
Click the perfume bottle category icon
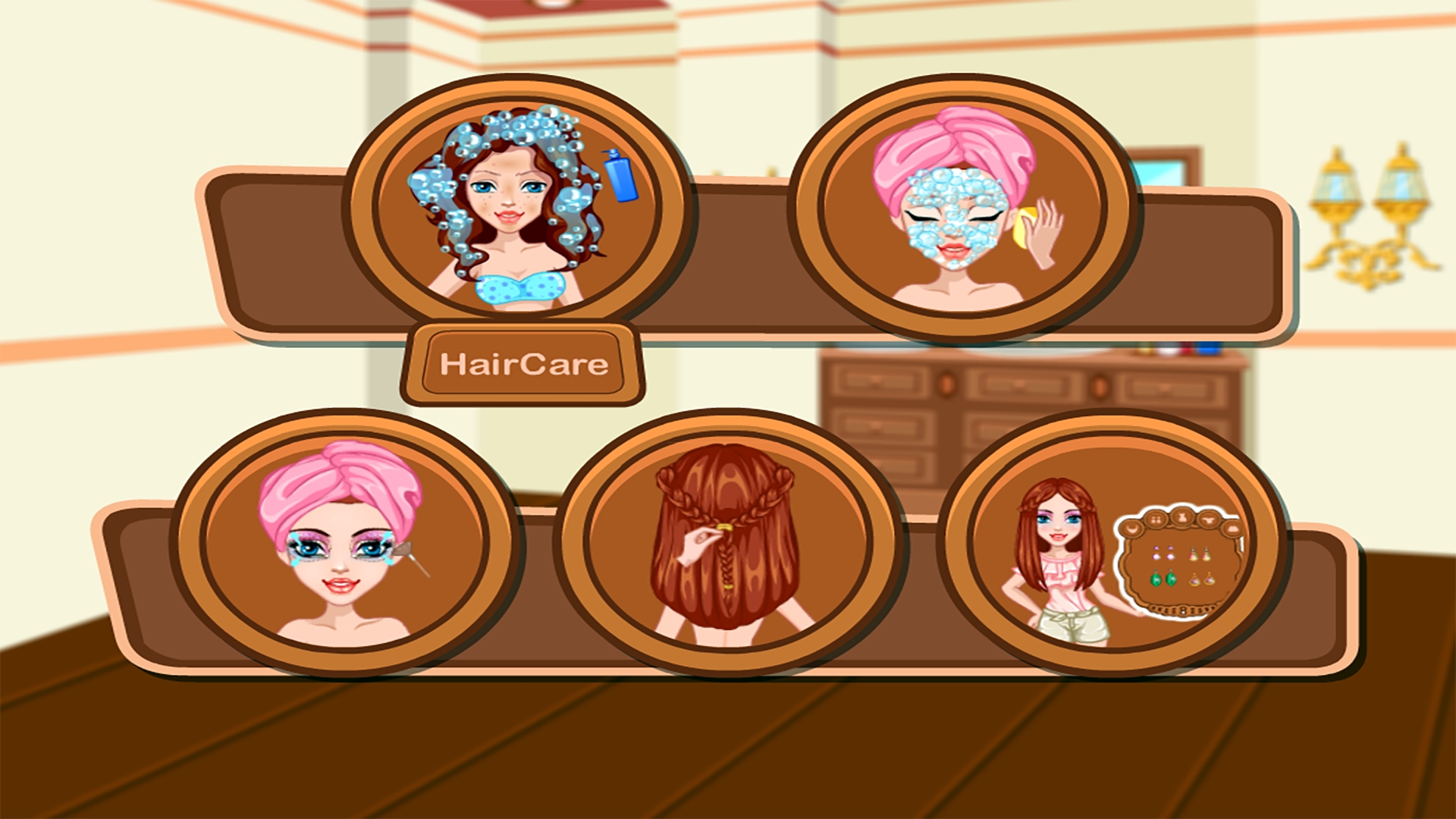click(1182, 519)
